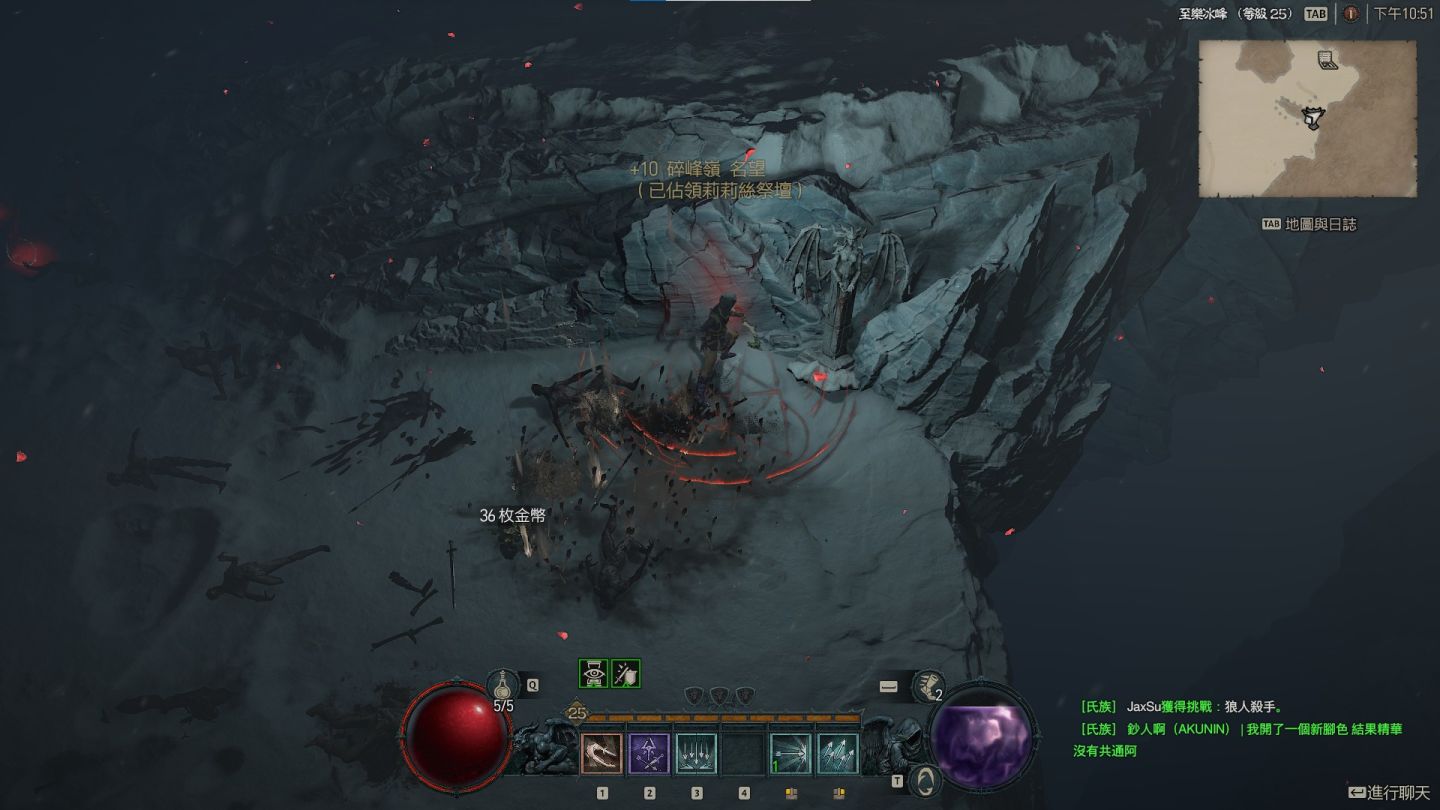Open the minimap

tap(1307, 119)
